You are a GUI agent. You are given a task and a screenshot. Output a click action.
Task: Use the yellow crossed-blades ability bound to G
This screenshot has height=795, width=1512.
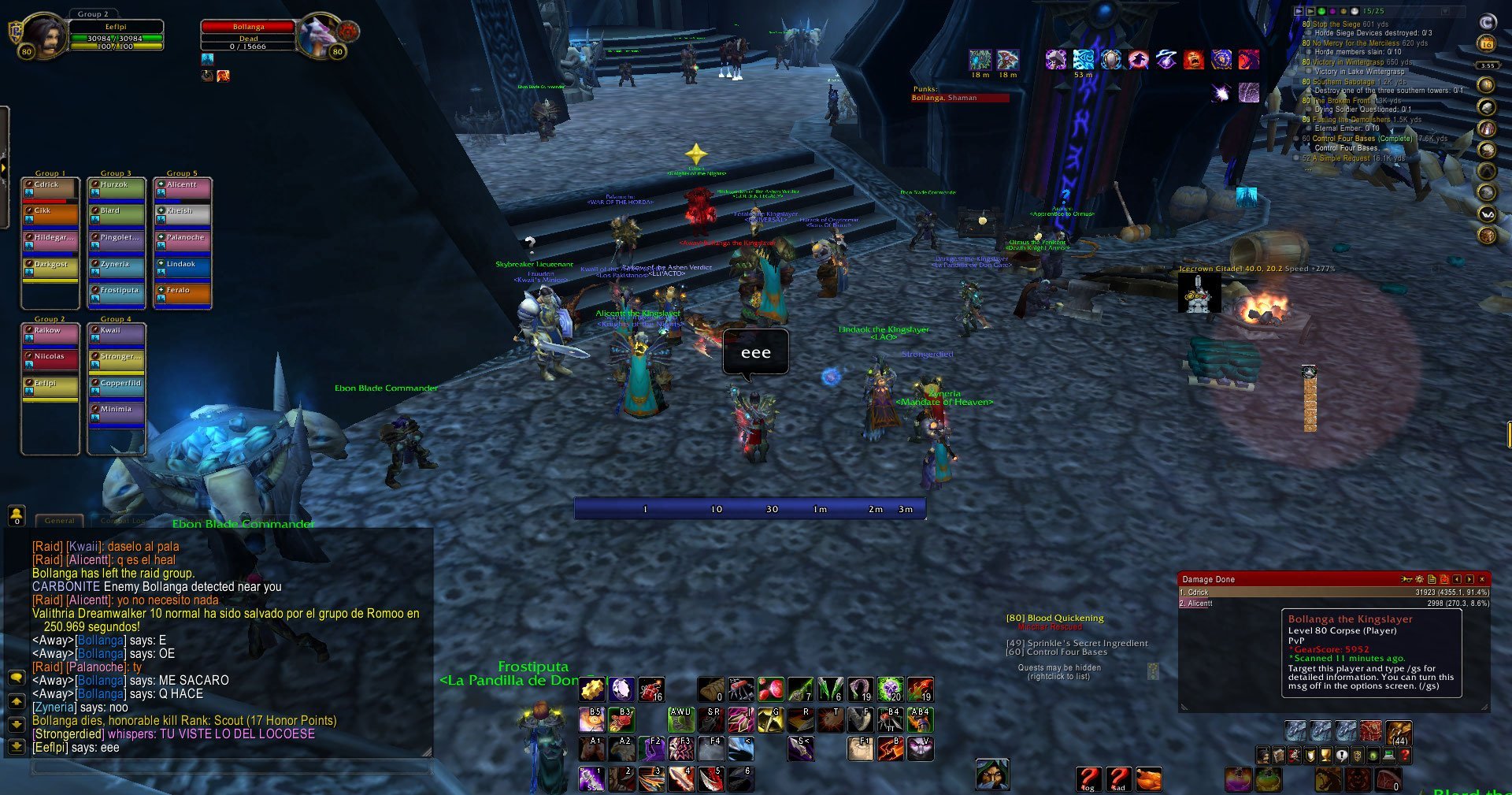pyautogui.click(x=770, y=719)
